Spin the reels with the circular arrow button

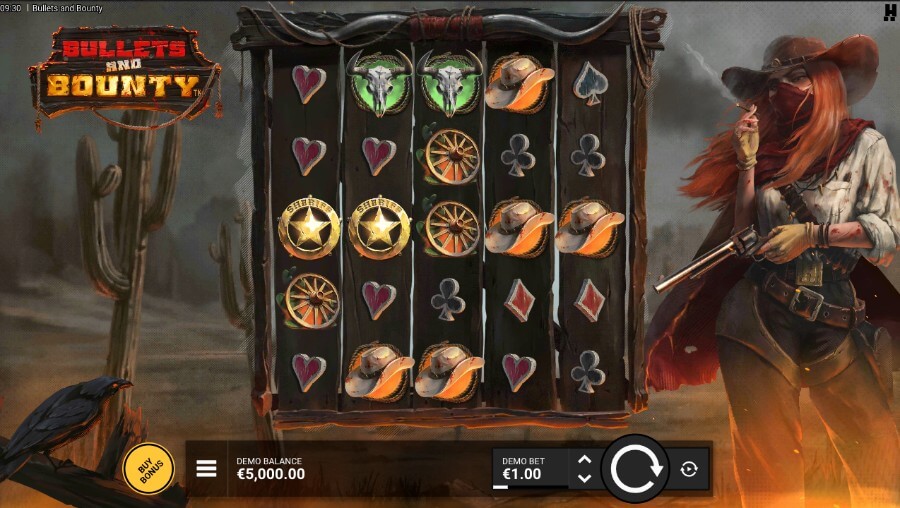(635, 468)
